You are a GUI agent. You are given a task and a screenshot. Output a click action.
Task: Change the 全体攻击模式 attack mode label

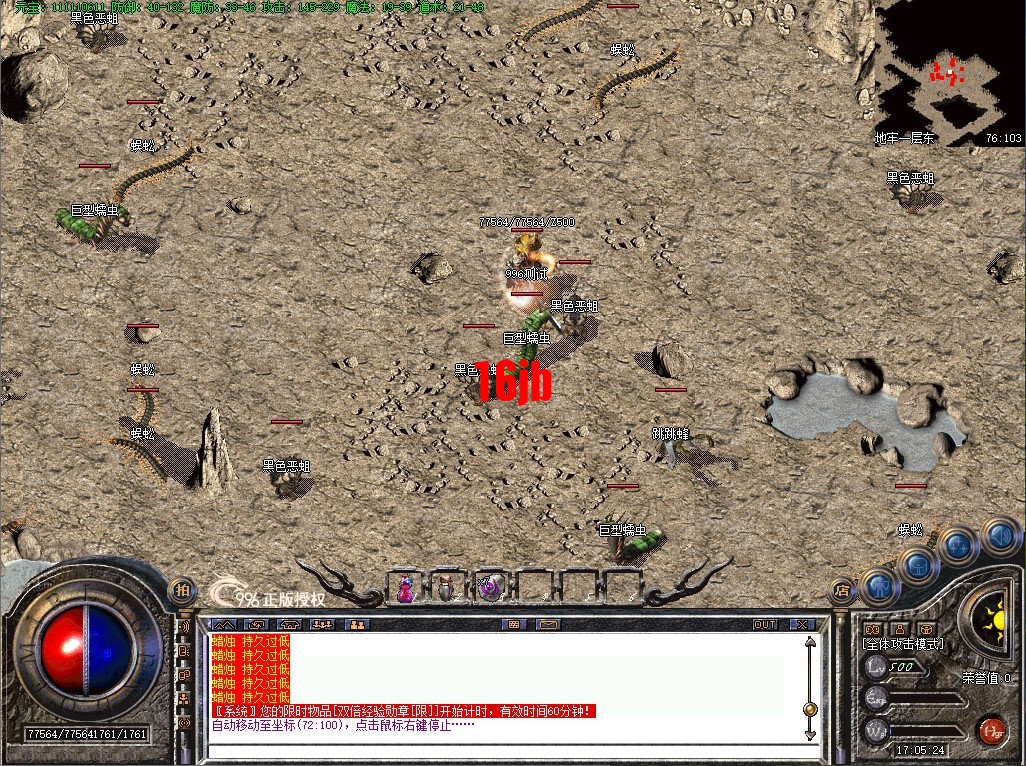point(904,644)
